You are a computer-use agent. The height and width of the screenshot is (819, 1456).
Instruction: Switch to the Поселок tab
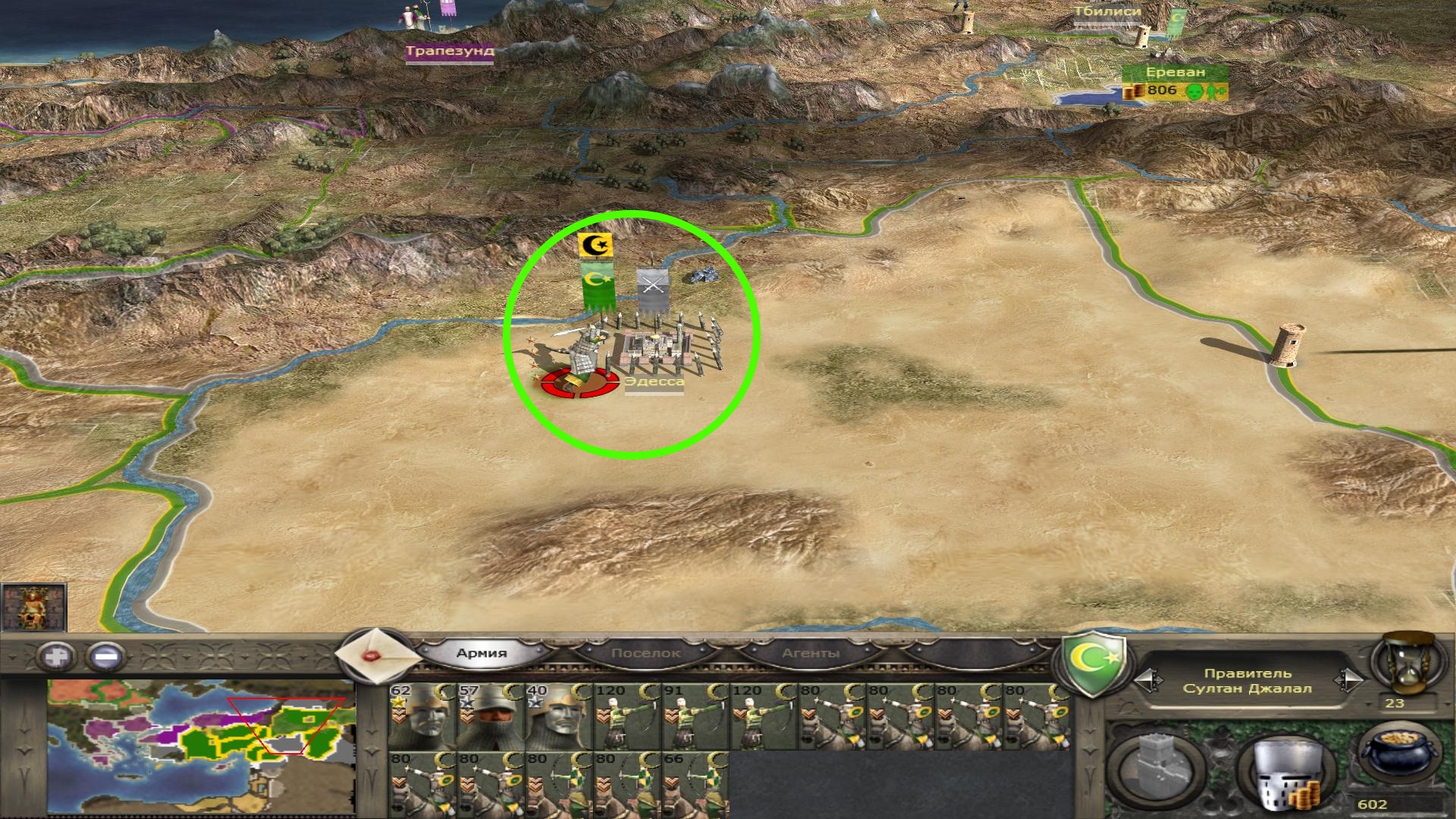pyautogui.click(x=645, y=653)
